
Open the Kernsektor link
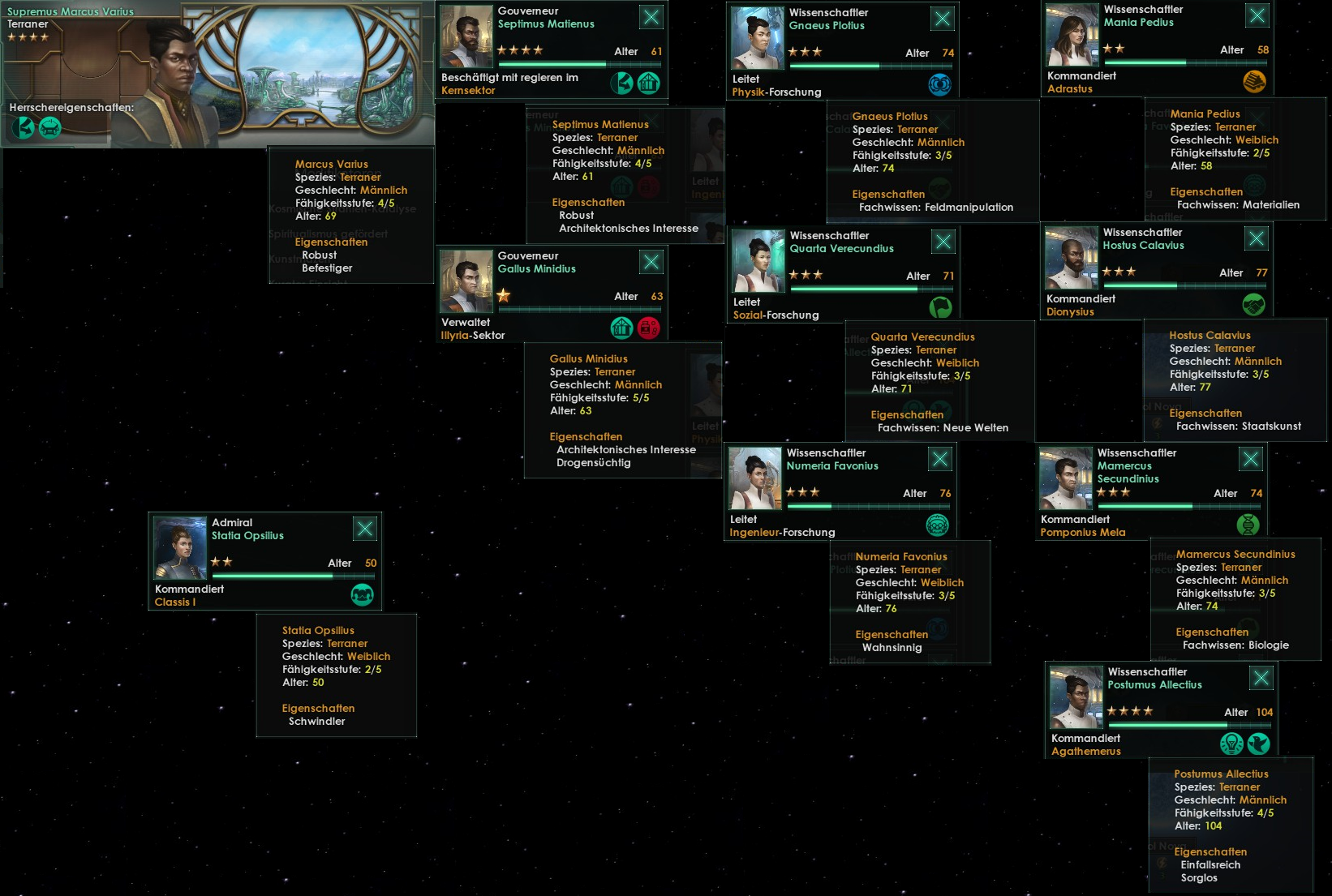point(468,91)
